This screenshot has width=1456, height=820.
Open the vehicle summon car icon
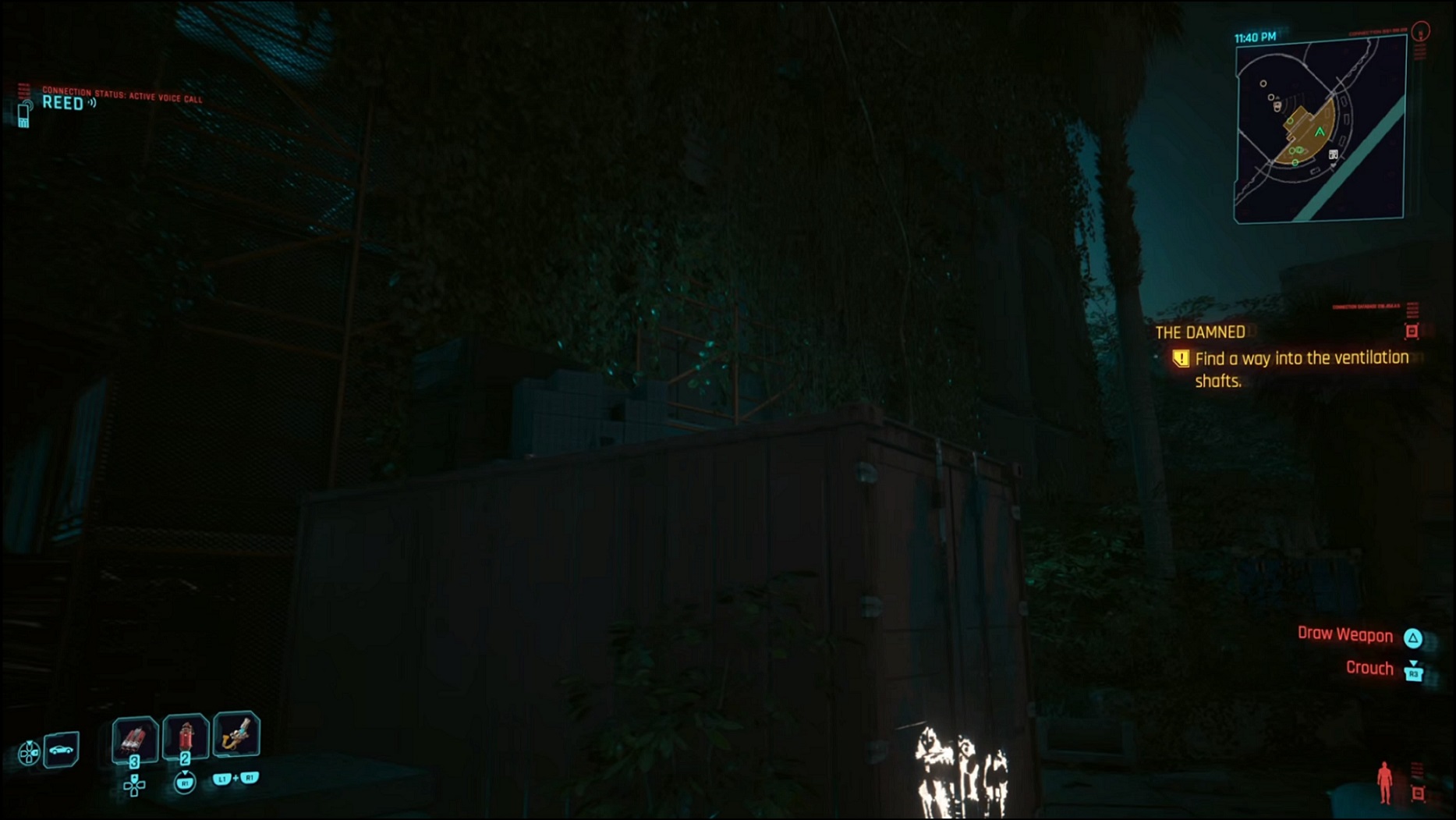(61, 749)
